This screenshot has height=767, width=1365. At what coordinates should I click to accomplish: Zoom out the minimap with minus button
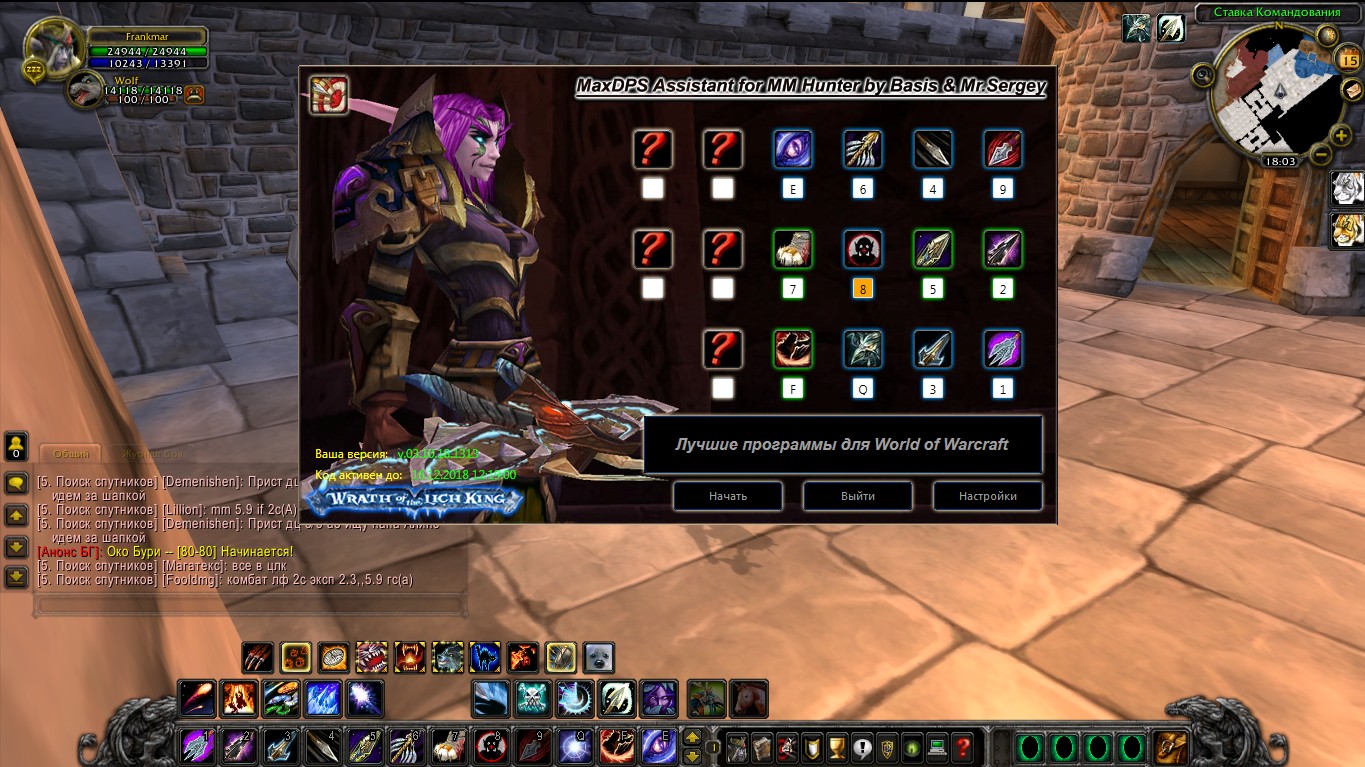(x=1320, y=155)
